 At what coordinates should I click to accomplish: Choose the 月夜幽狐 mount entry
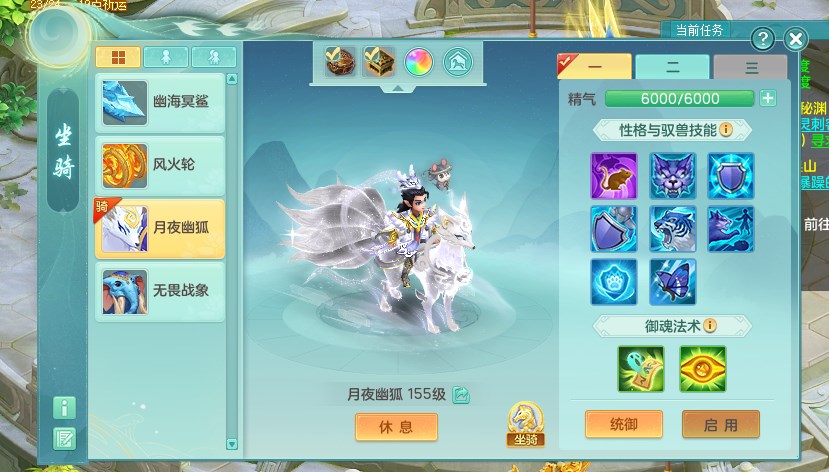pyautogui.click(x=160, y=228)
